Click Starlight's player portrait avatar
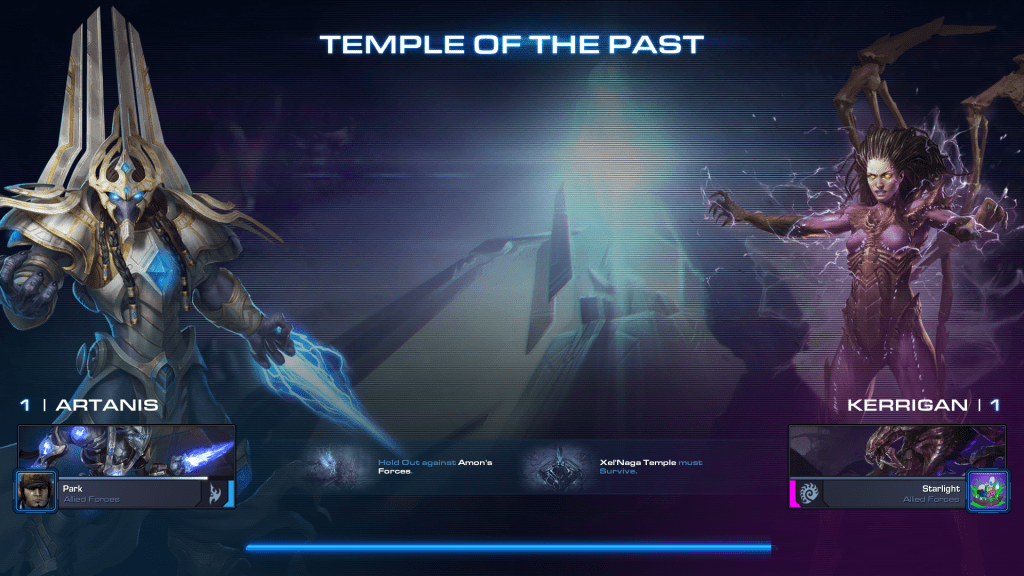The image size is (1024, 576). pyautogui.click(x=985, y=491)
